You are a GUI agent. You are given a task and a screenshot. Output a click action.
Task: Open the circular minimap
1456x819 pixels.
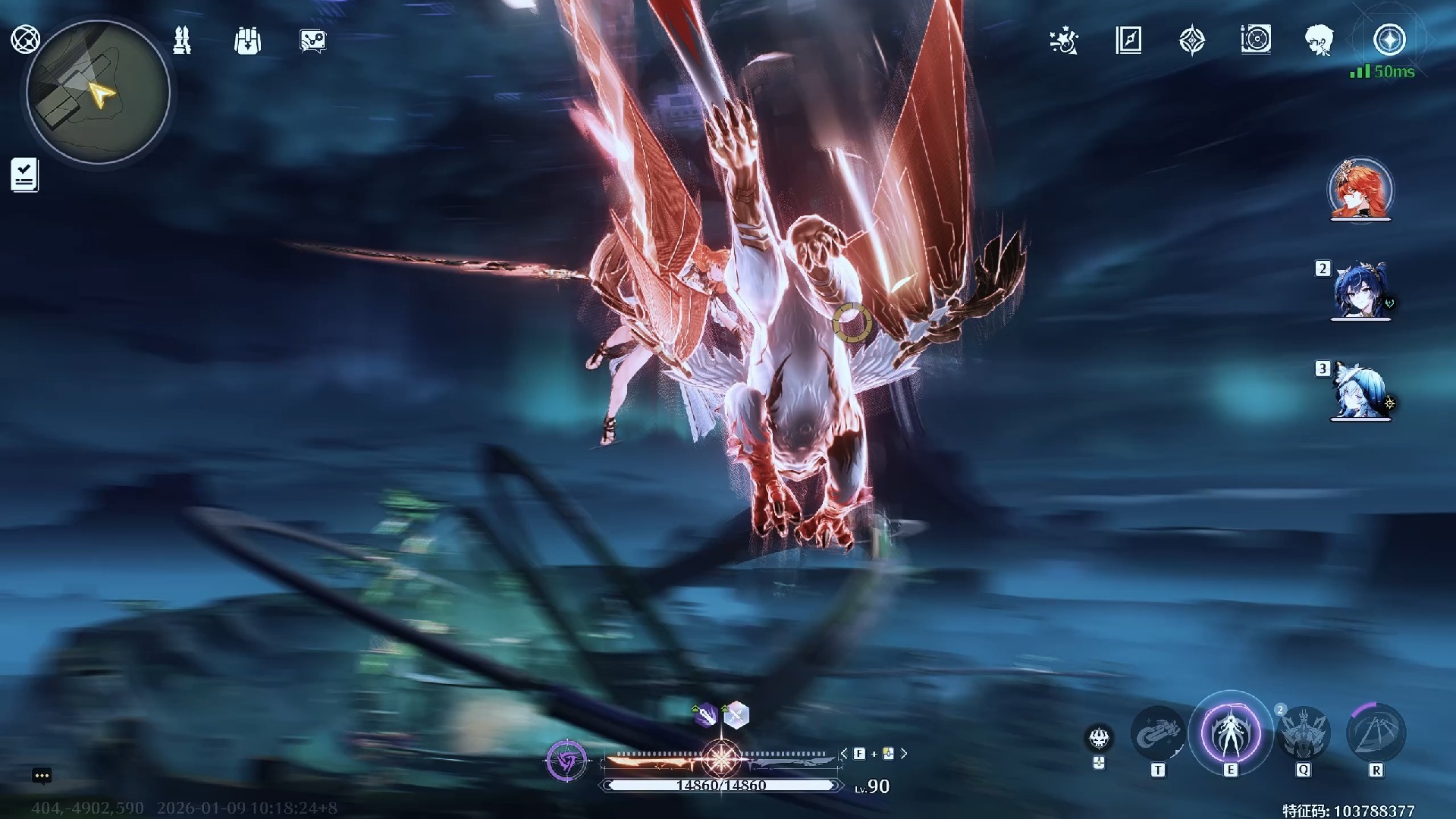(98, 93)
